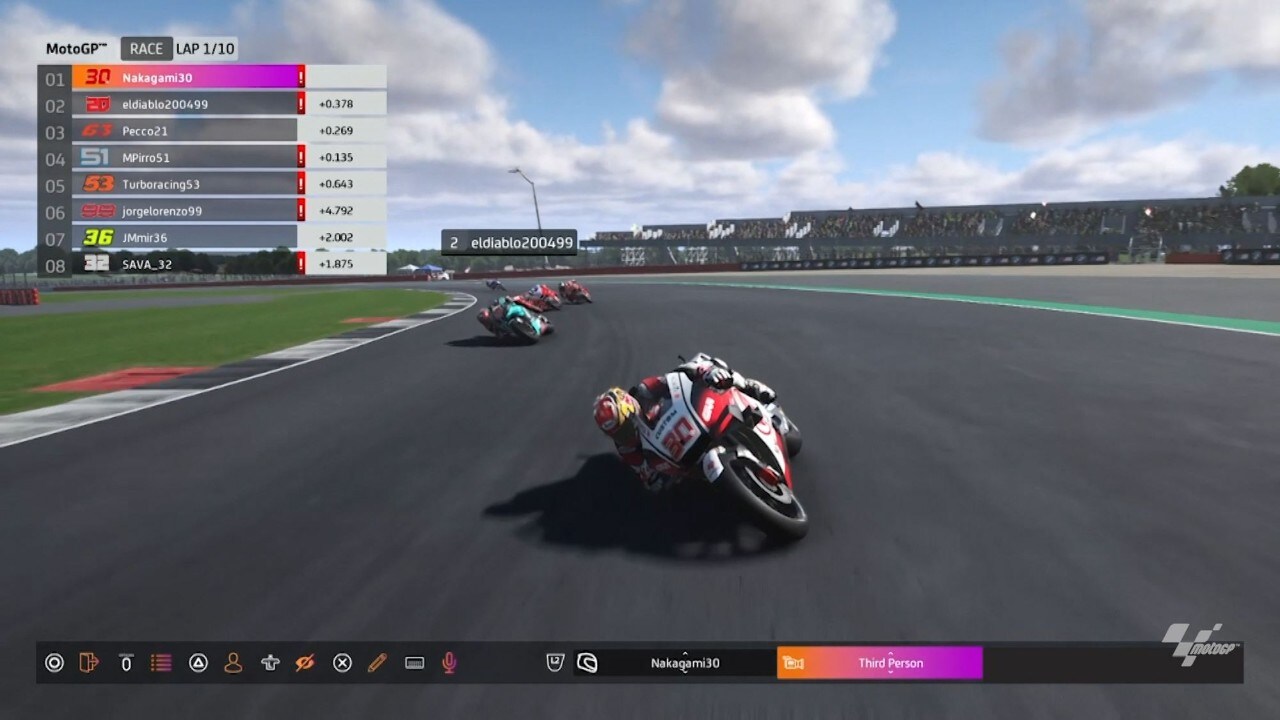Select the exit door icon
The width and height of the screenshot is (1280, 720).
point(89,662)
